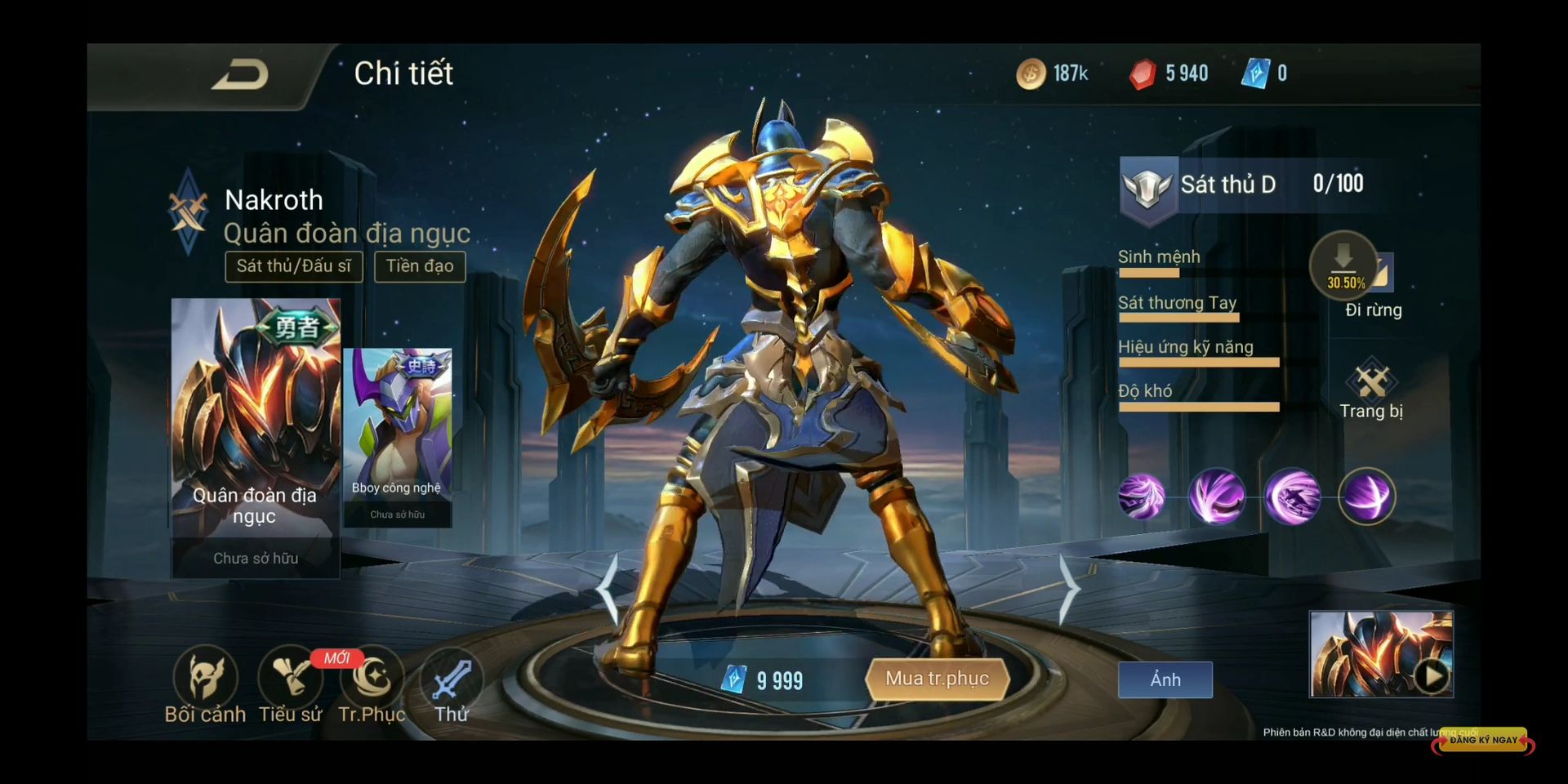
Task: Buy the skin with Mua tr.phục
Action: 937,679
